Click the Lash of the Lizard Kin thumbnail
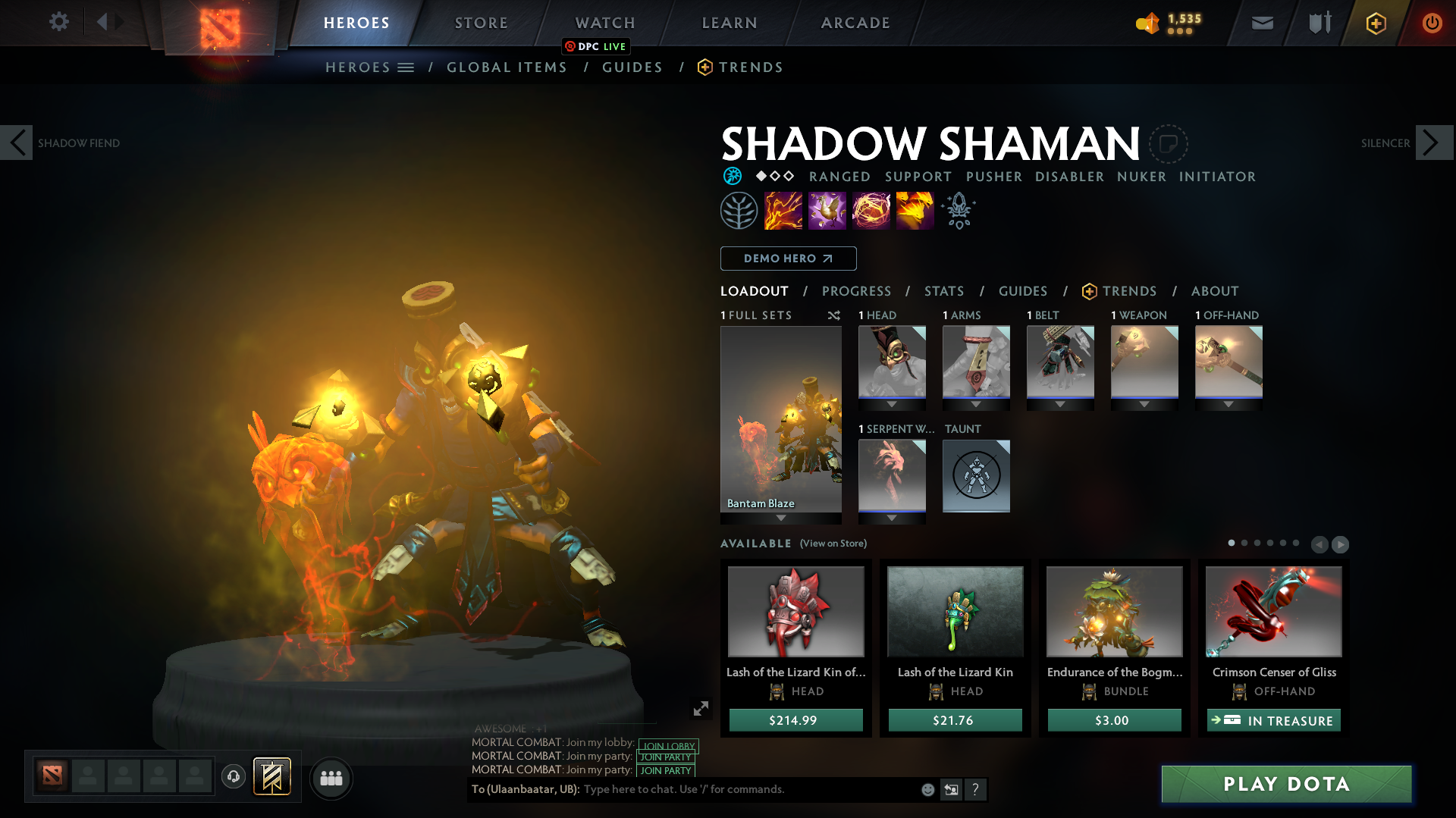Screen dimensions: 1456x818 pos(955,612)
